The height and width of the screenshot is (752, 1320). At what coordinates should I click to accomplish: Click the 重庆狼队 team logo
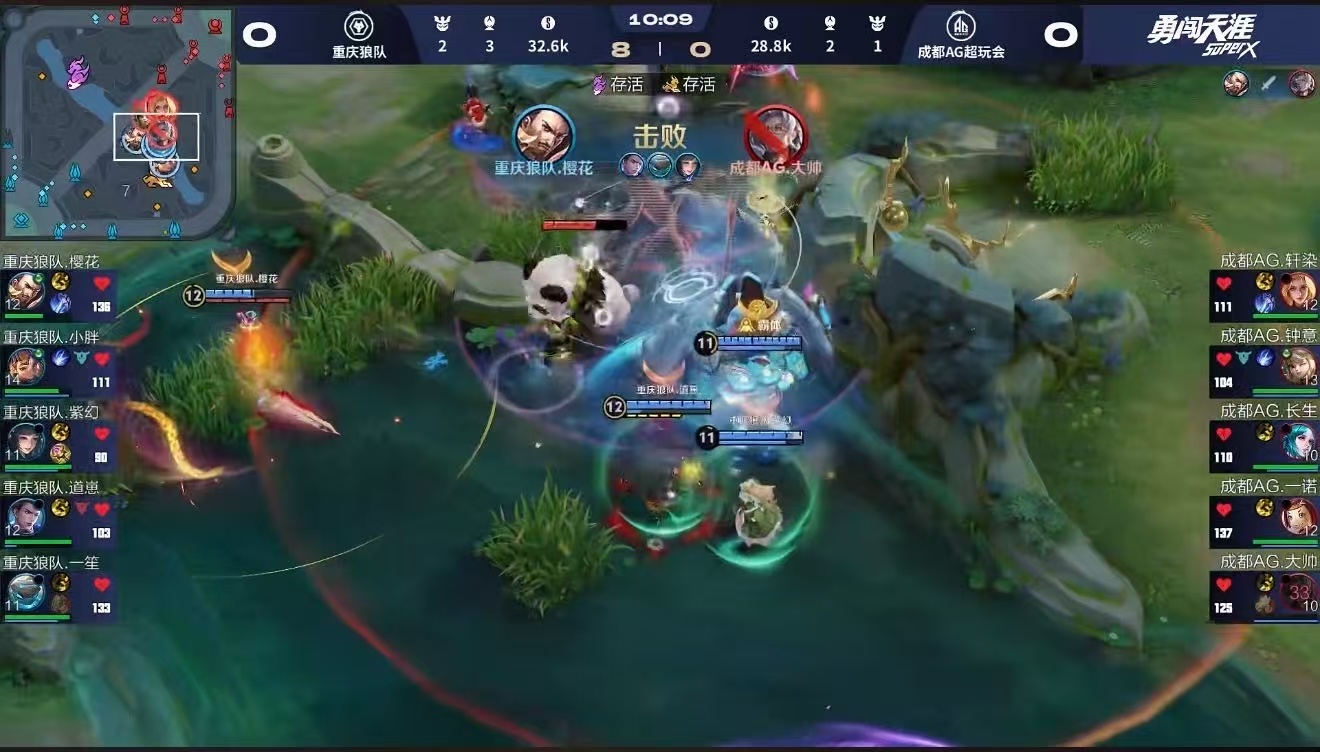click(359, 27)
